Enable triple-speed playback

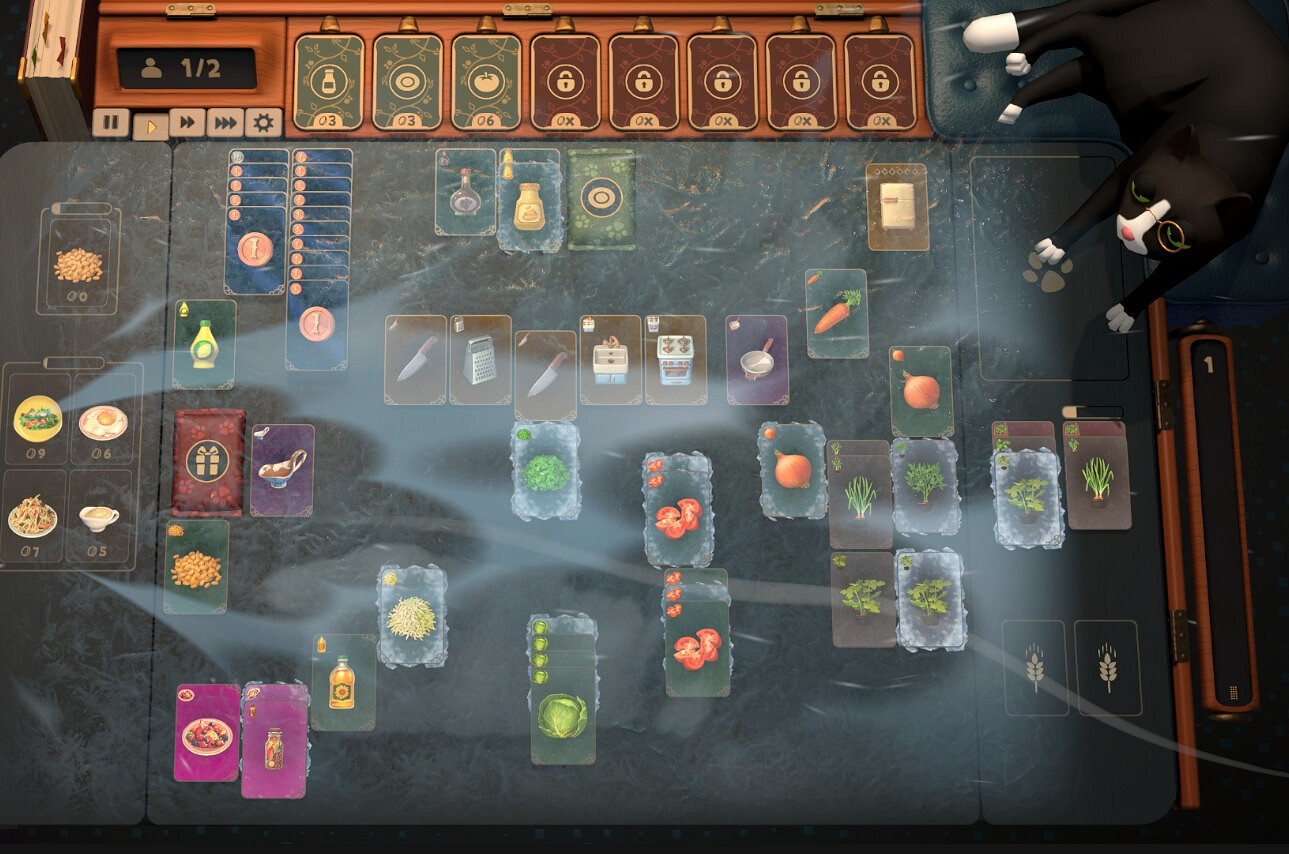click(x=223, y=123)
